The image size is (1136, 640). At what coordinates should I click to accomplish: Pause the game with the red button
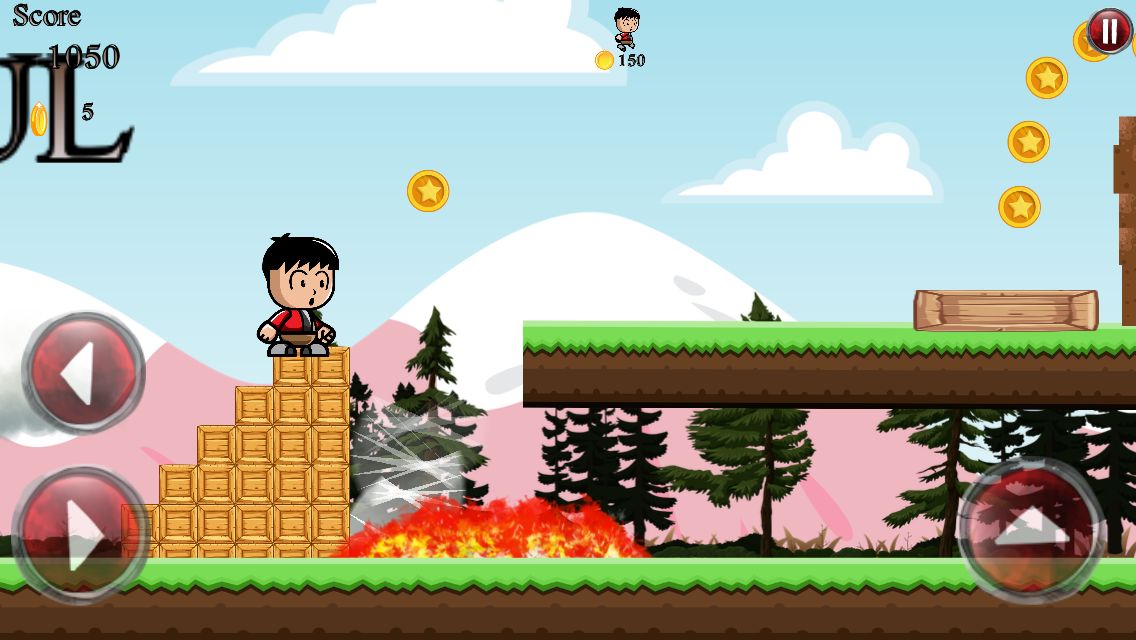click(x=1109, y=31)
